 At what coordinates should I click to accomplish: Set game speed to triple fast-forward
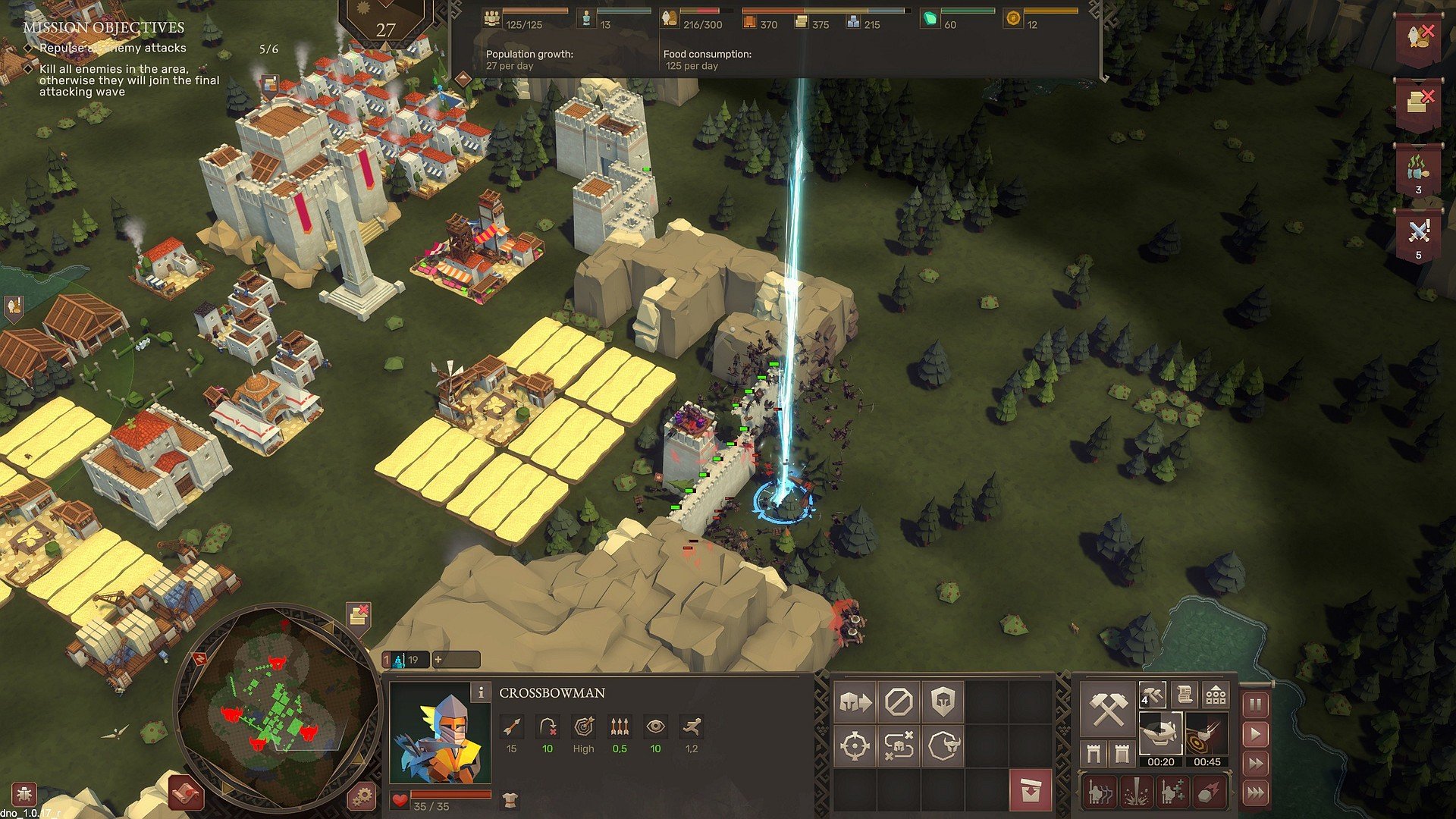1255,792
